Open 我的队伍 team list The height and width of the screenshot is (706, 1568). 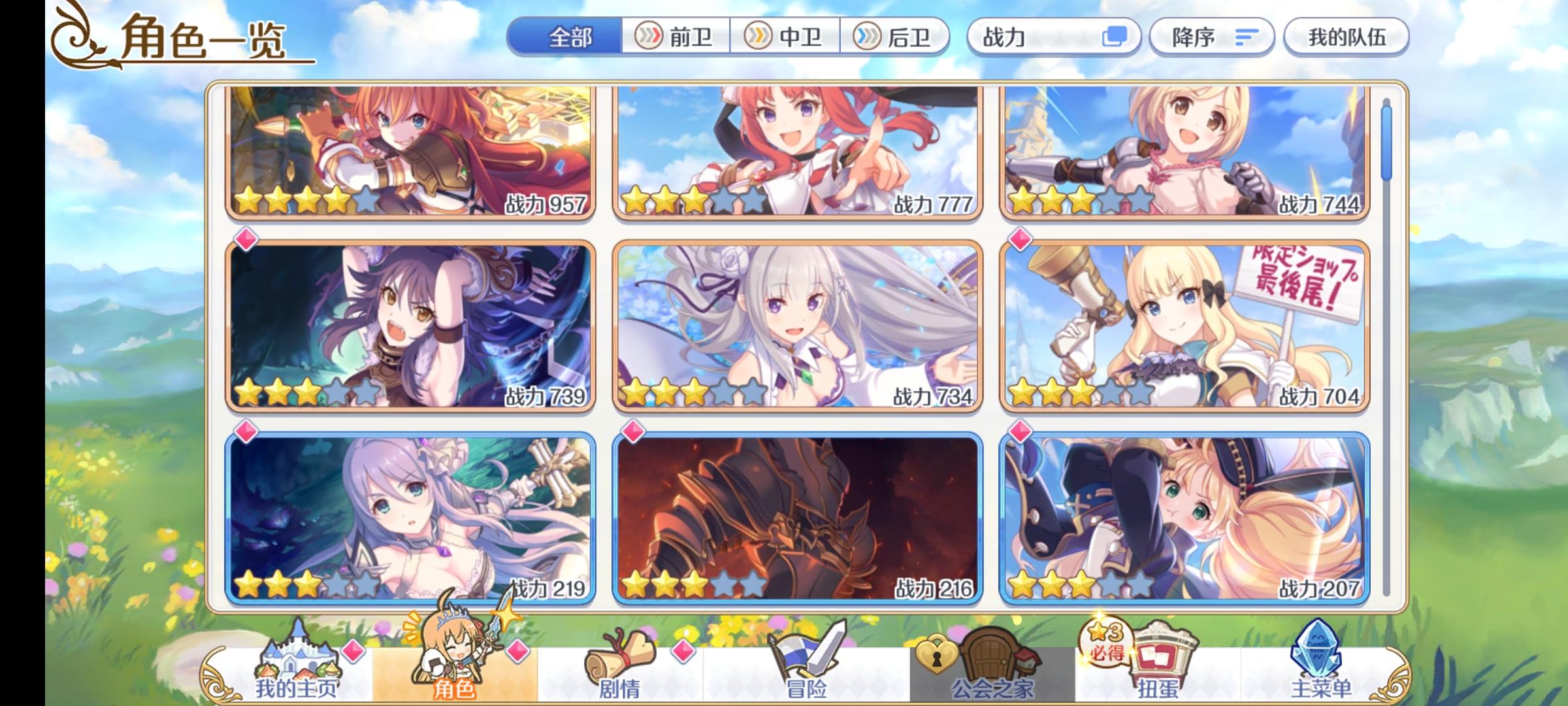tap(1347, 37)
